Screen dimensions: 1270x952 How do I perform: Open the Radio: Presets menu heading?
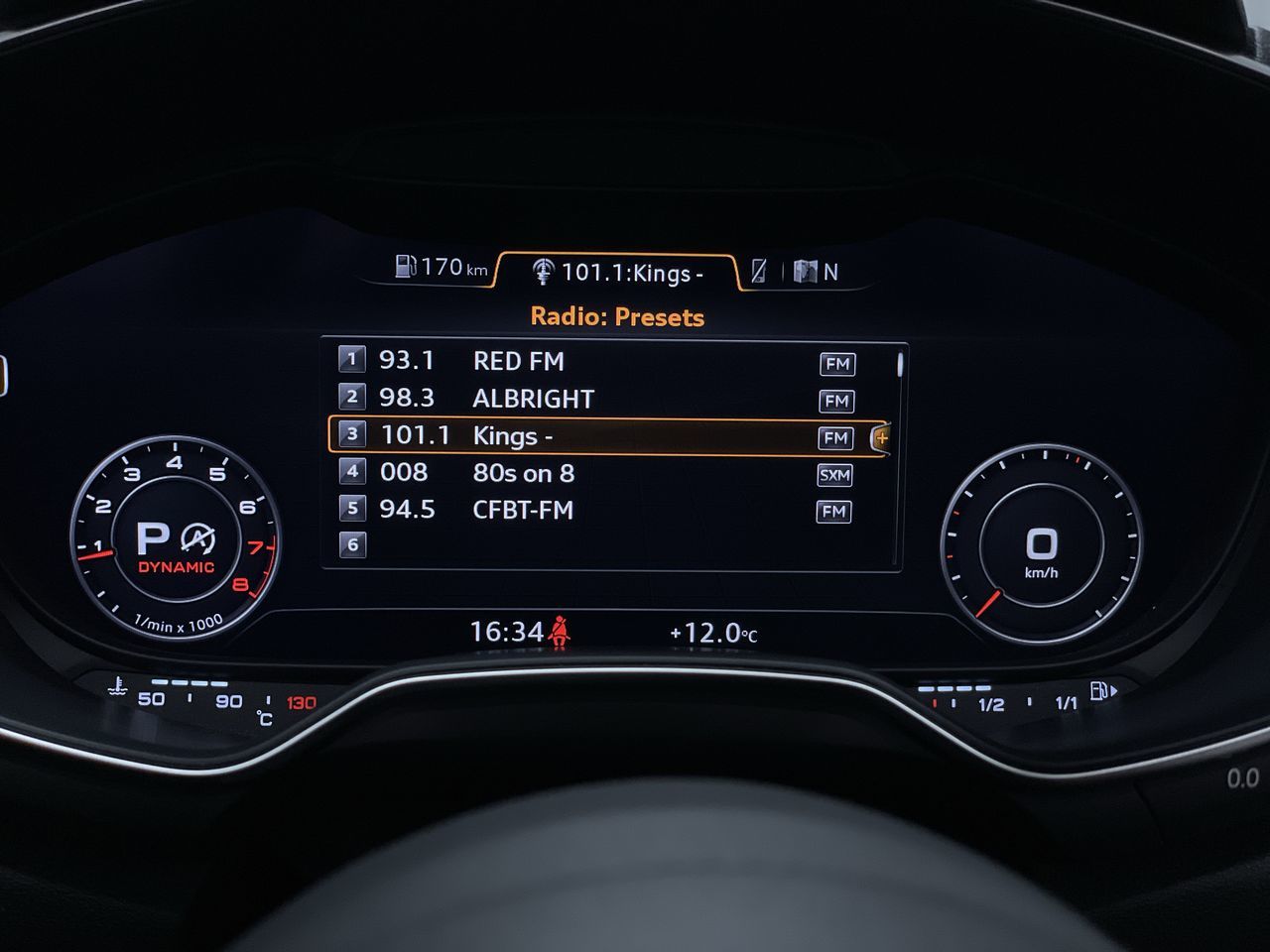pyautogui.click(x=615, y=316)
